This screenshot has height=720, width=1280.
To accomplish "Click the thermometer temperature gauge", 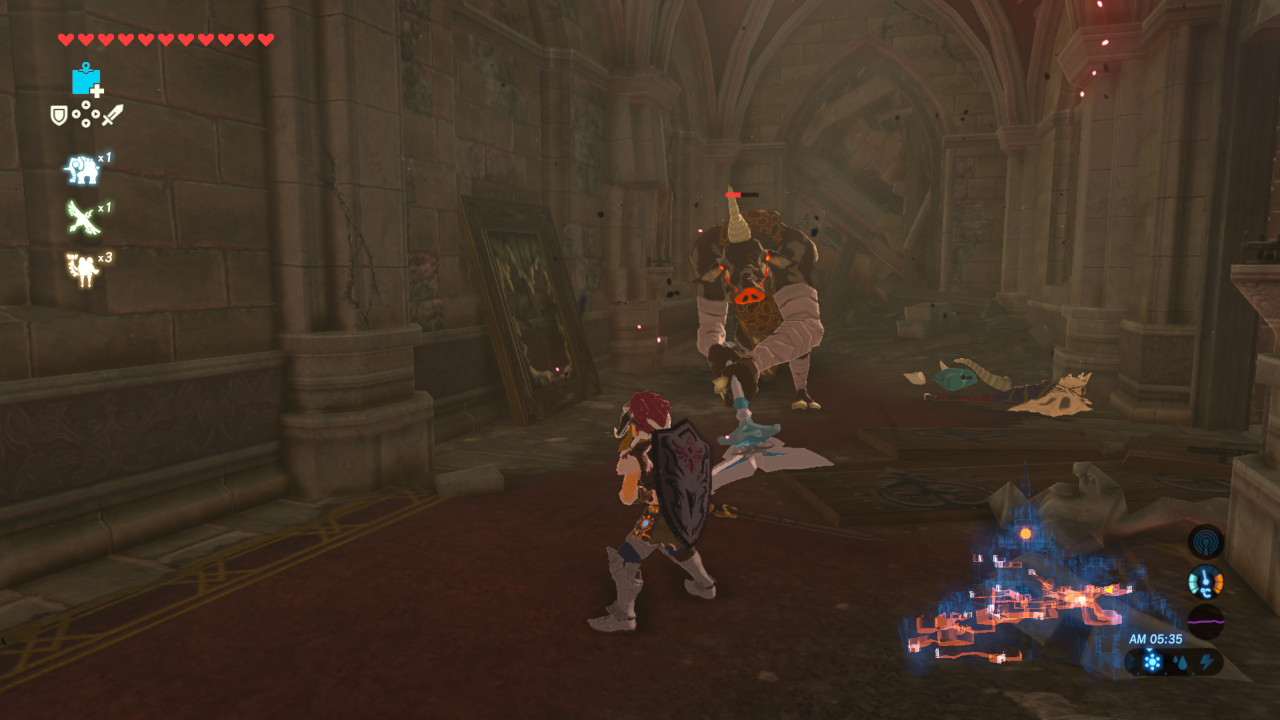I will 1206,581.
